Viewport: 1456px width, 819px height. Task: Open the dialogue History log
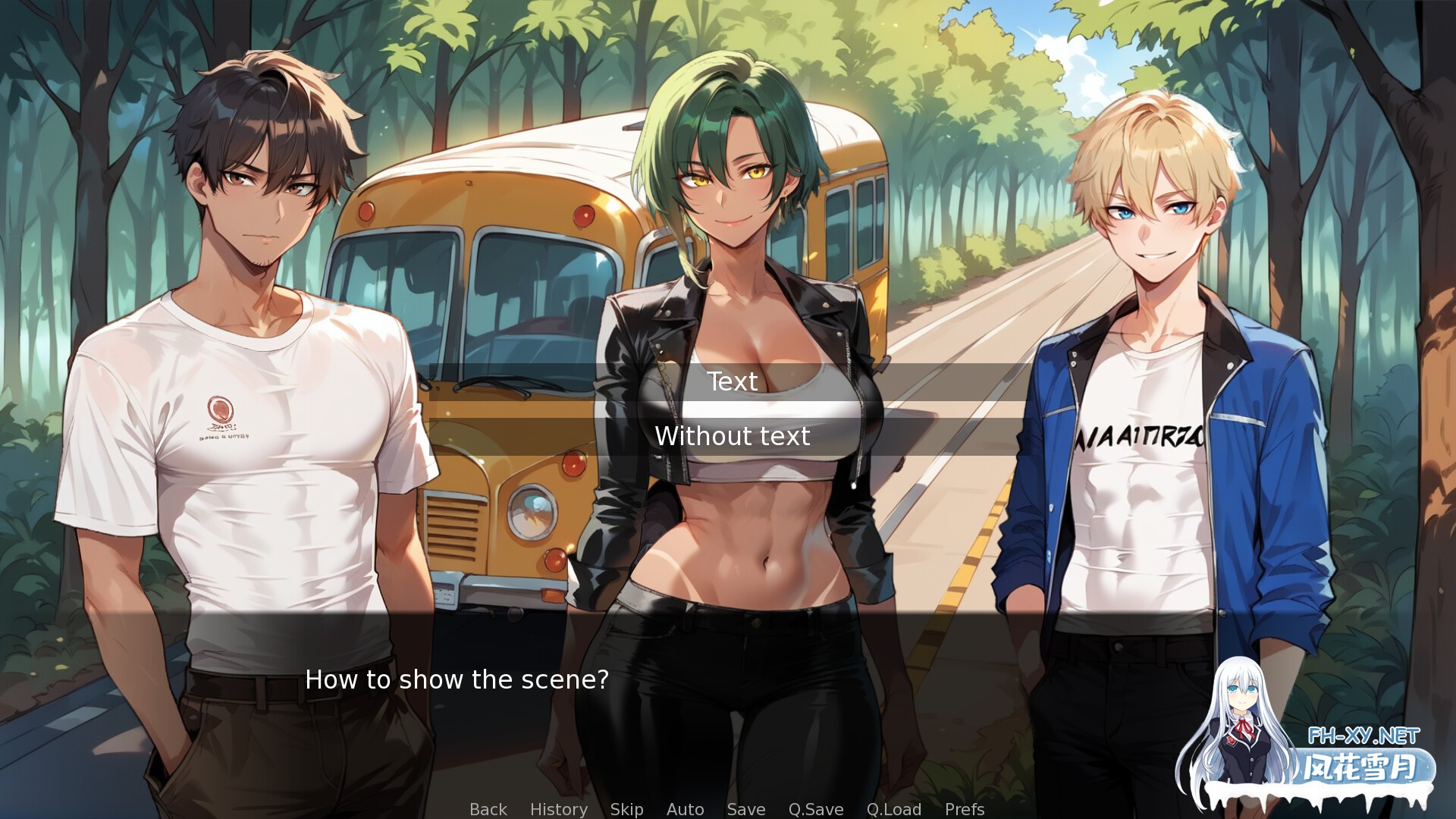coord(558,809)
